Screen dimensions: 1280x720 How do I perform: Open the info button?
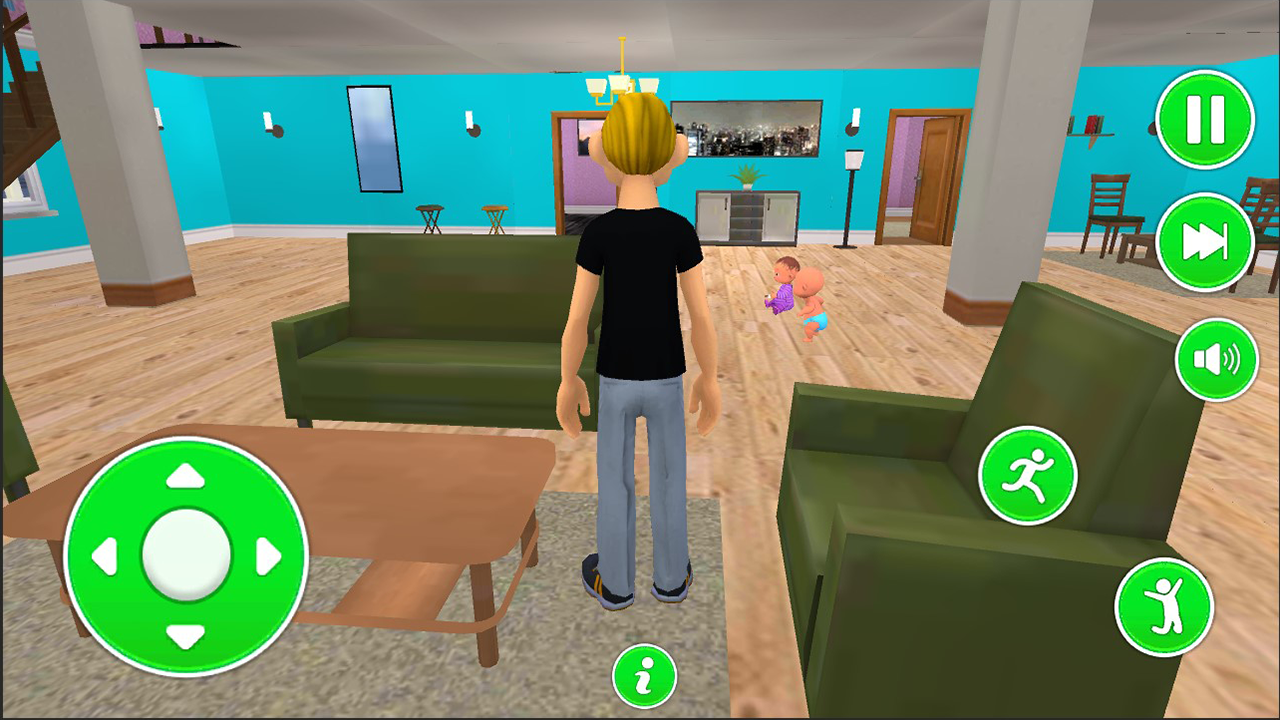click(x=645, y=676)
